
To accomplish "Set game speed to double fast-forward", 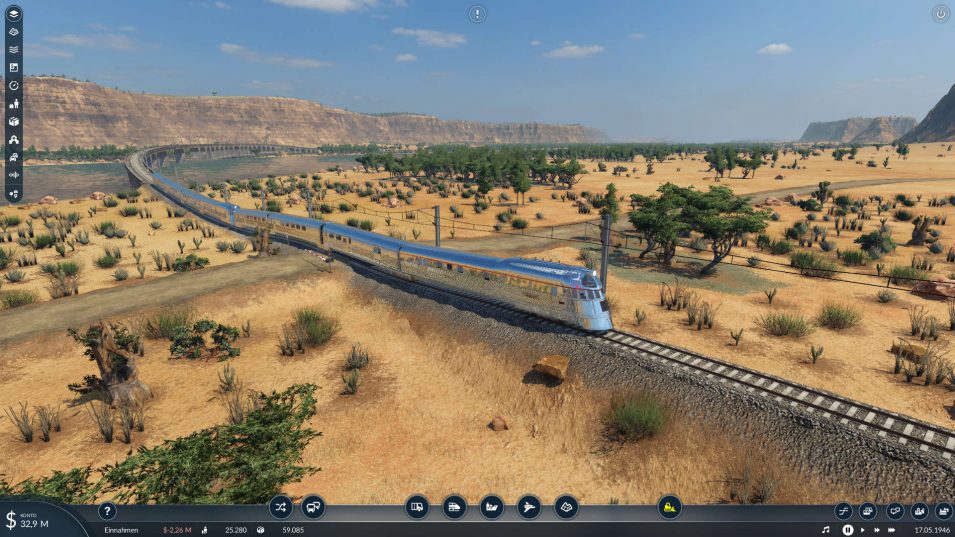I will pos(879,529).
